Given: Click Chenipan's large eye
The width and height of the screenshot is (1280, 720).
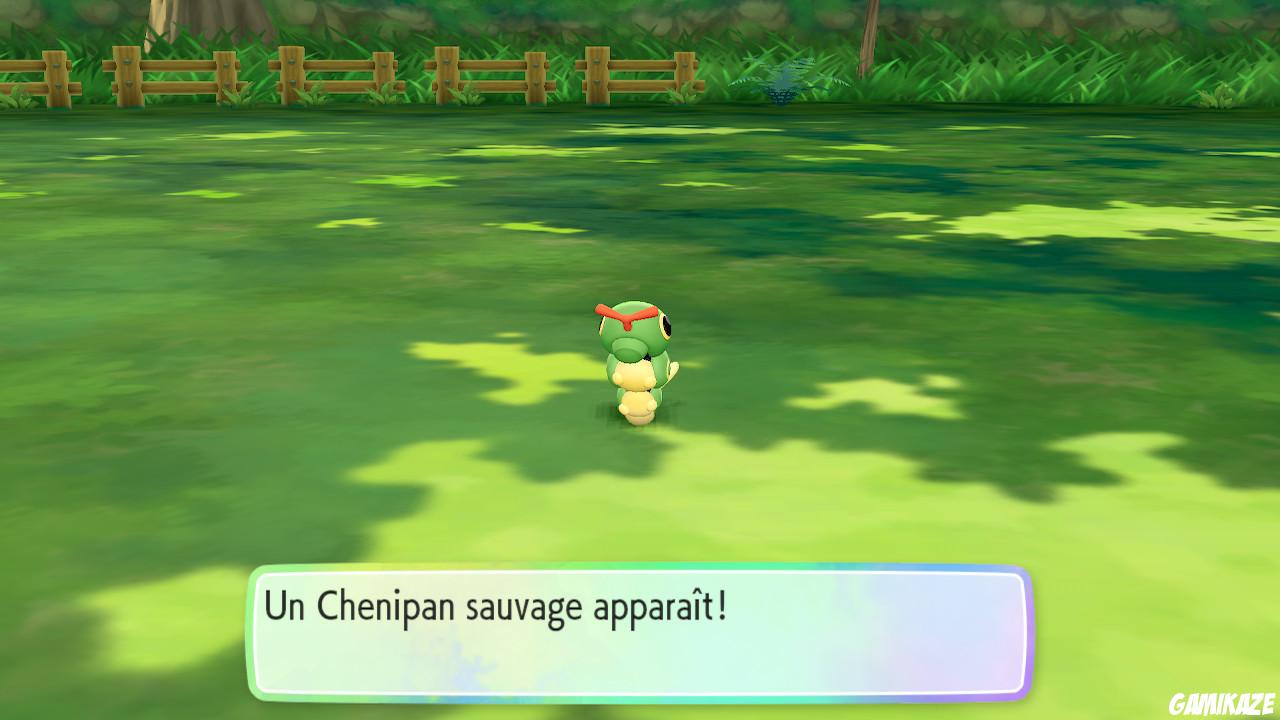Looking at the screenshot, I should pyautogui.click(x=665, y=325).
